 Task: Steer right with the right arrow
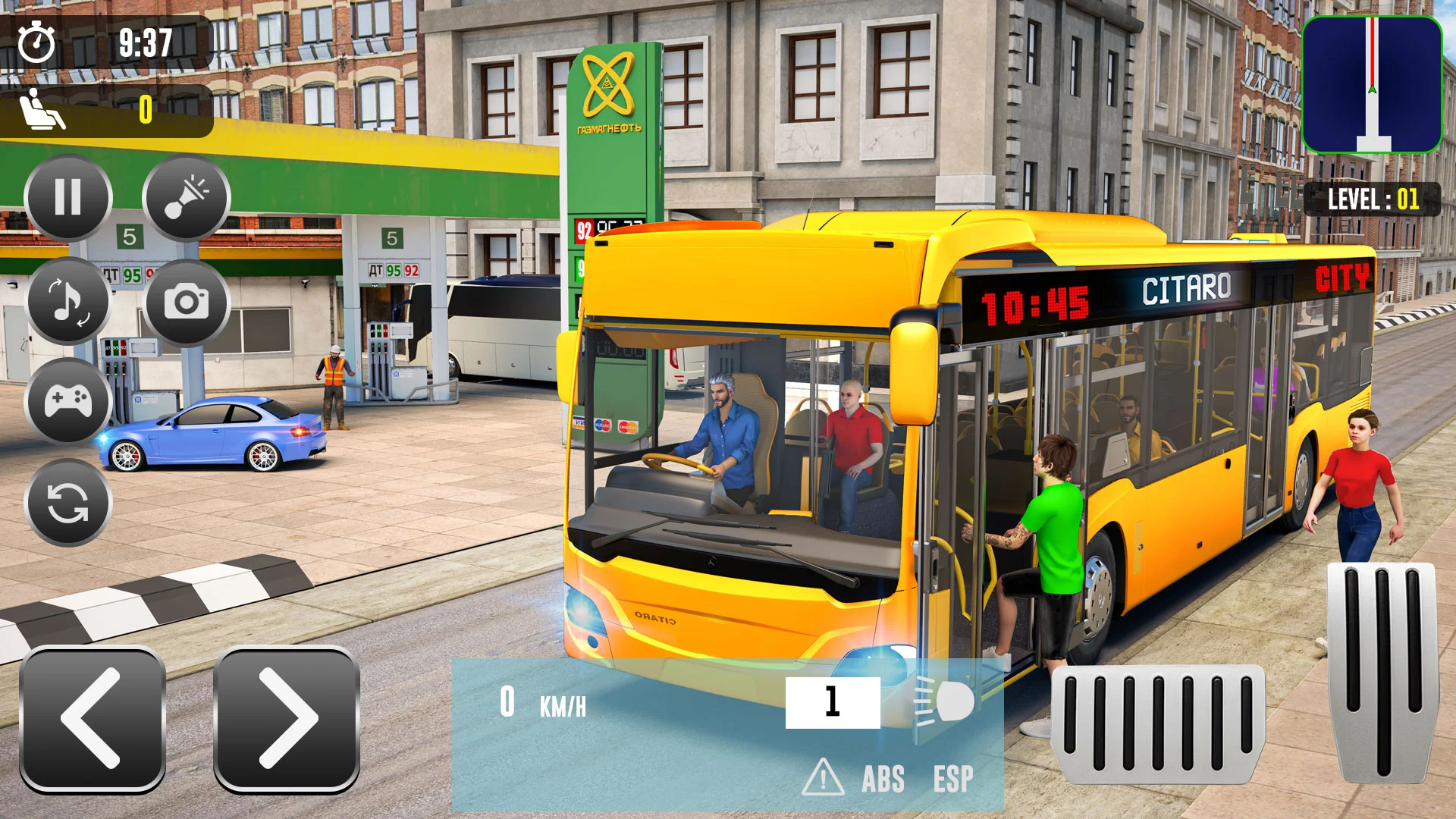pos(287,718)
